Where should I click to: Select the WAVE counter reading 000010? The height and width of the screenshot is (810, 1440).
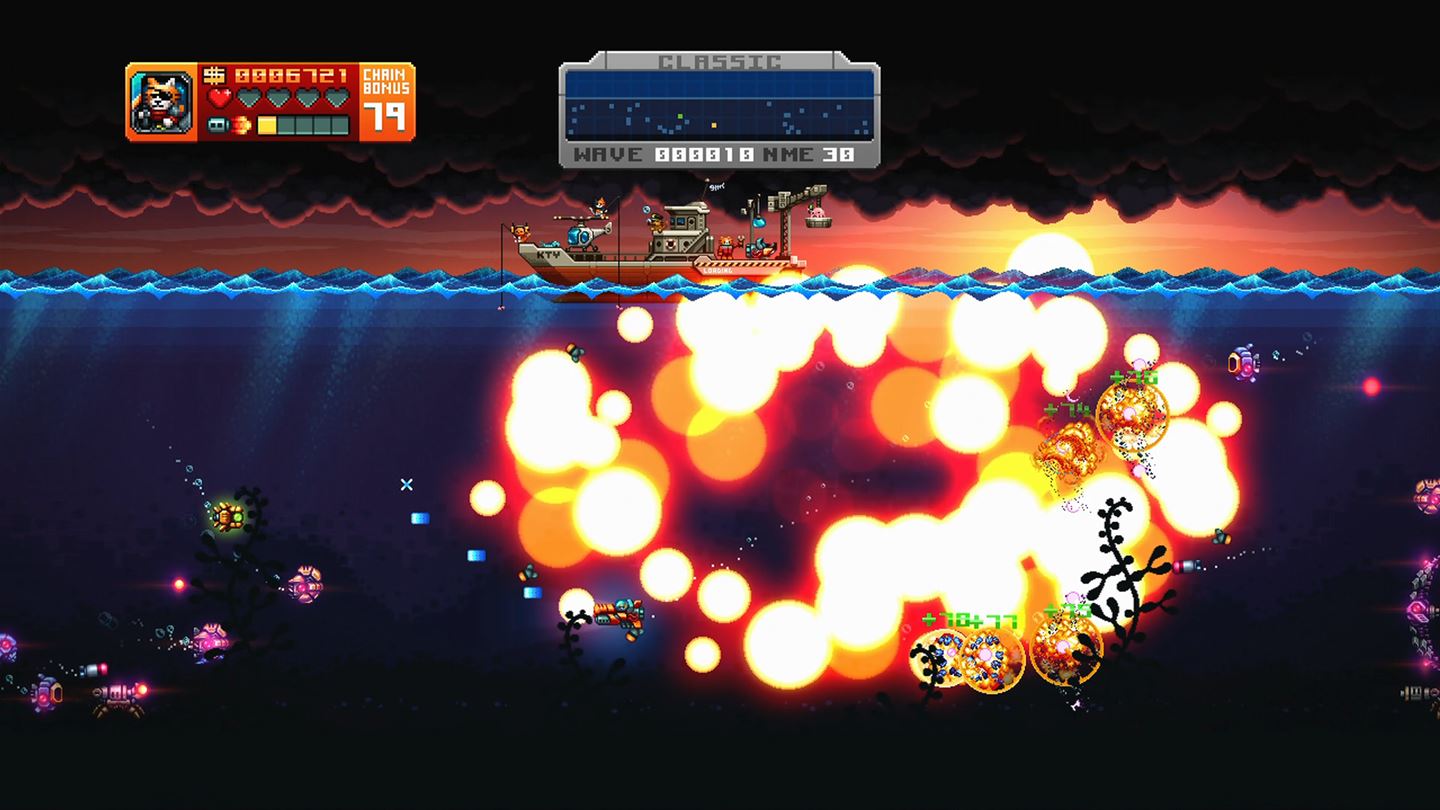pyautogui.click(x=704, y=153)
